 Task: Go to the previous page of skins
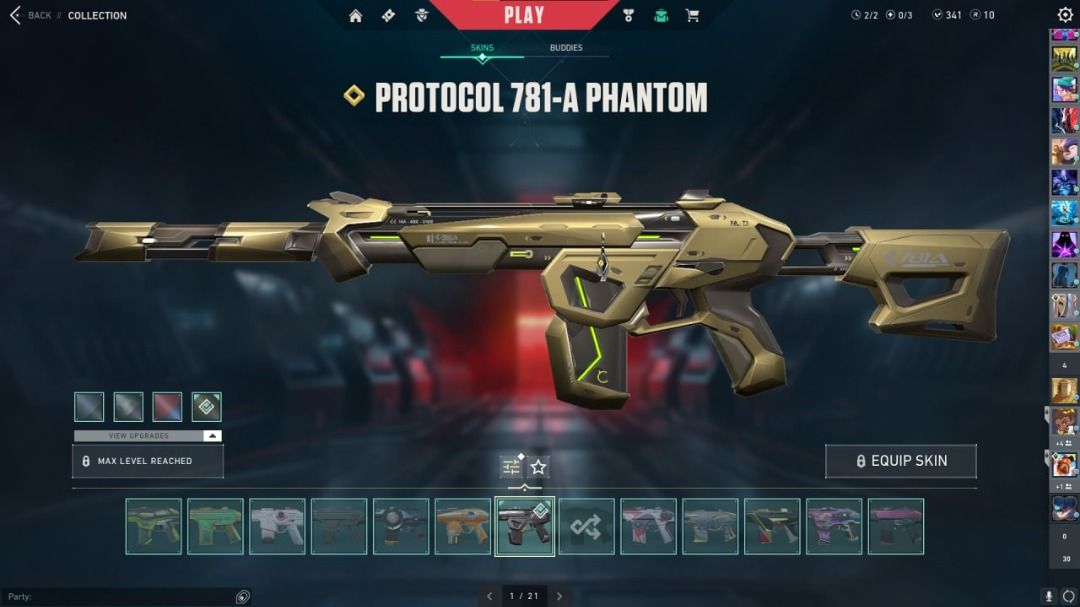(x=489, y=596)
